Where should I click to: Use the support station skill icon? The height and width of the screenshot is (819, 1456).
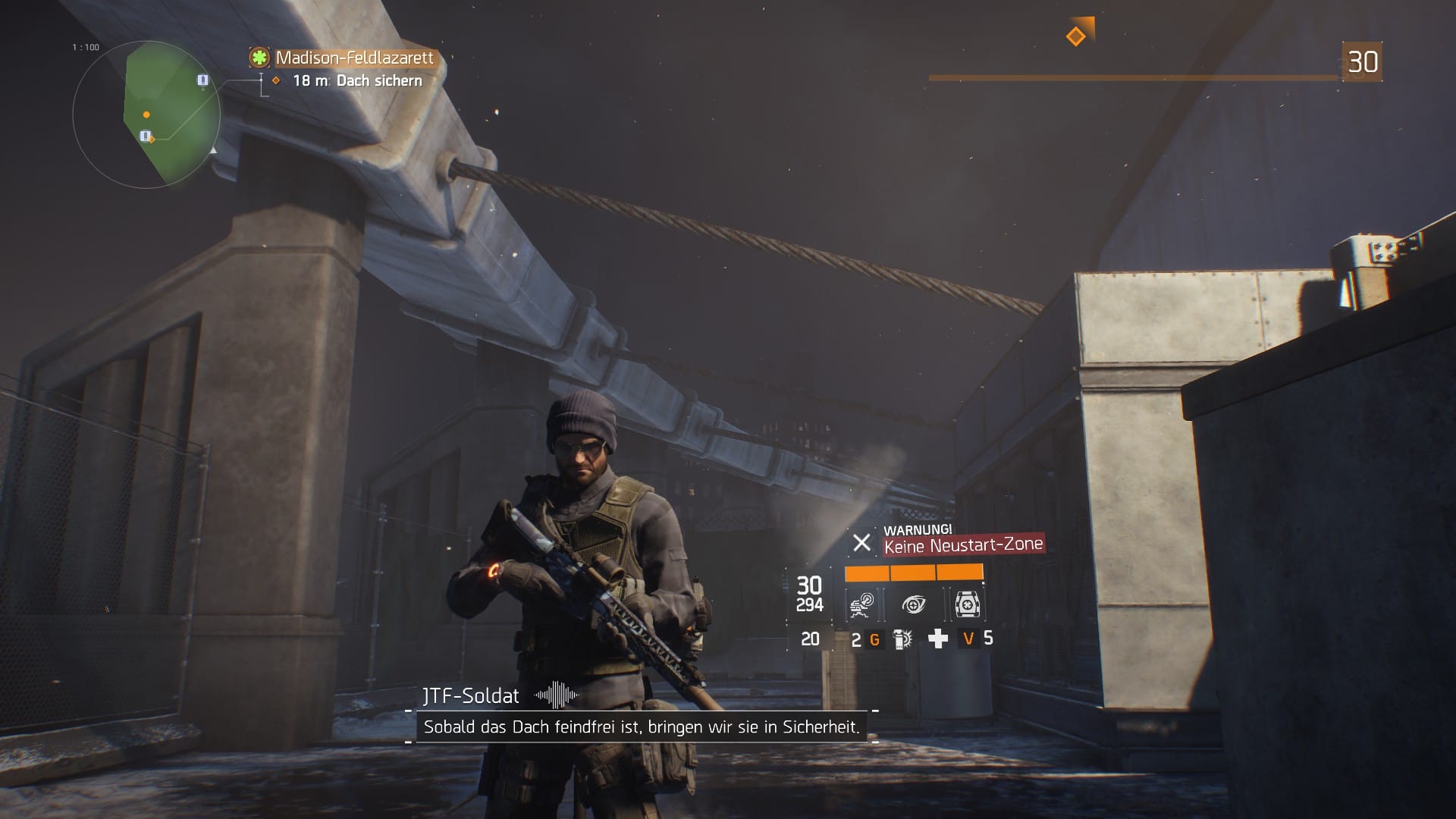(967, 604)
